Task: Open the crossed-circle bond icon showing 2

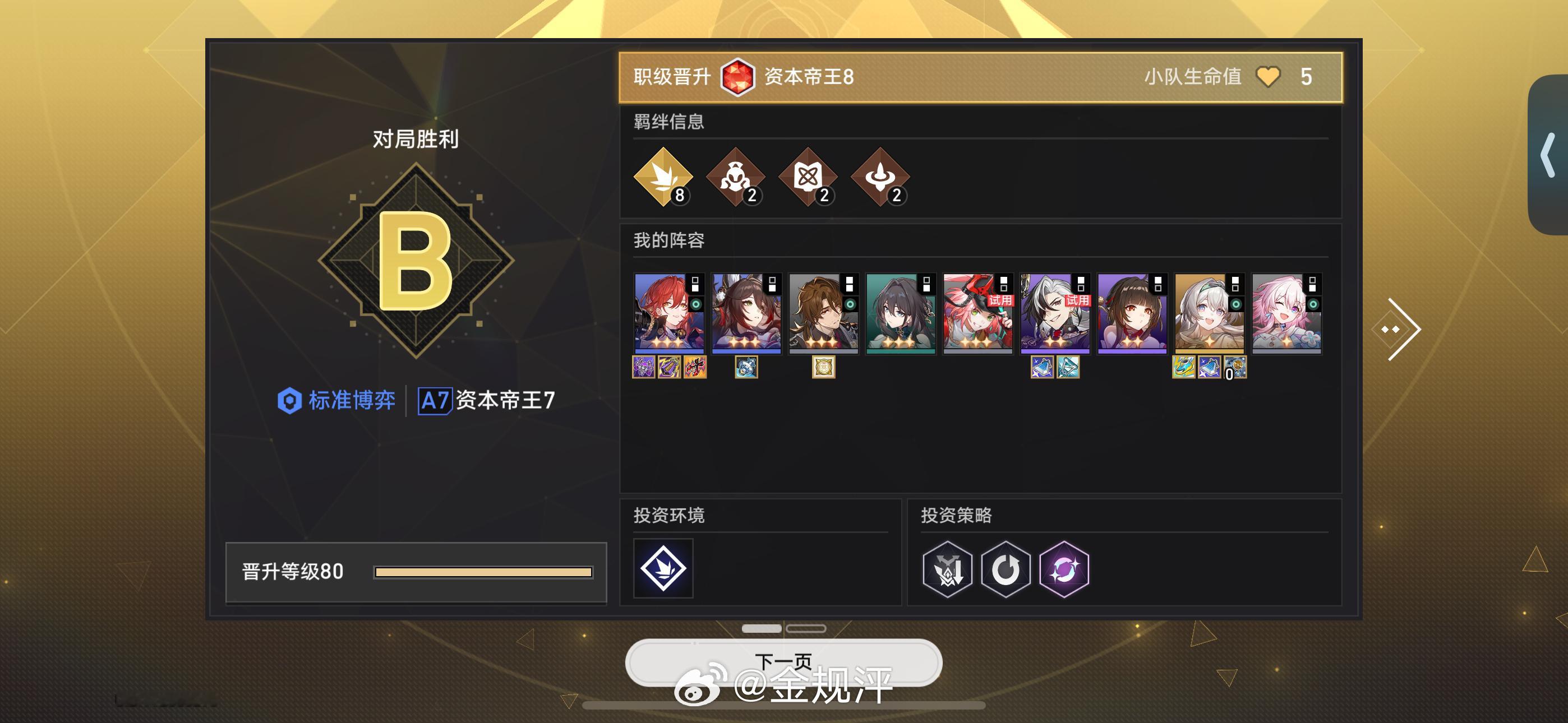Action: 808,179
